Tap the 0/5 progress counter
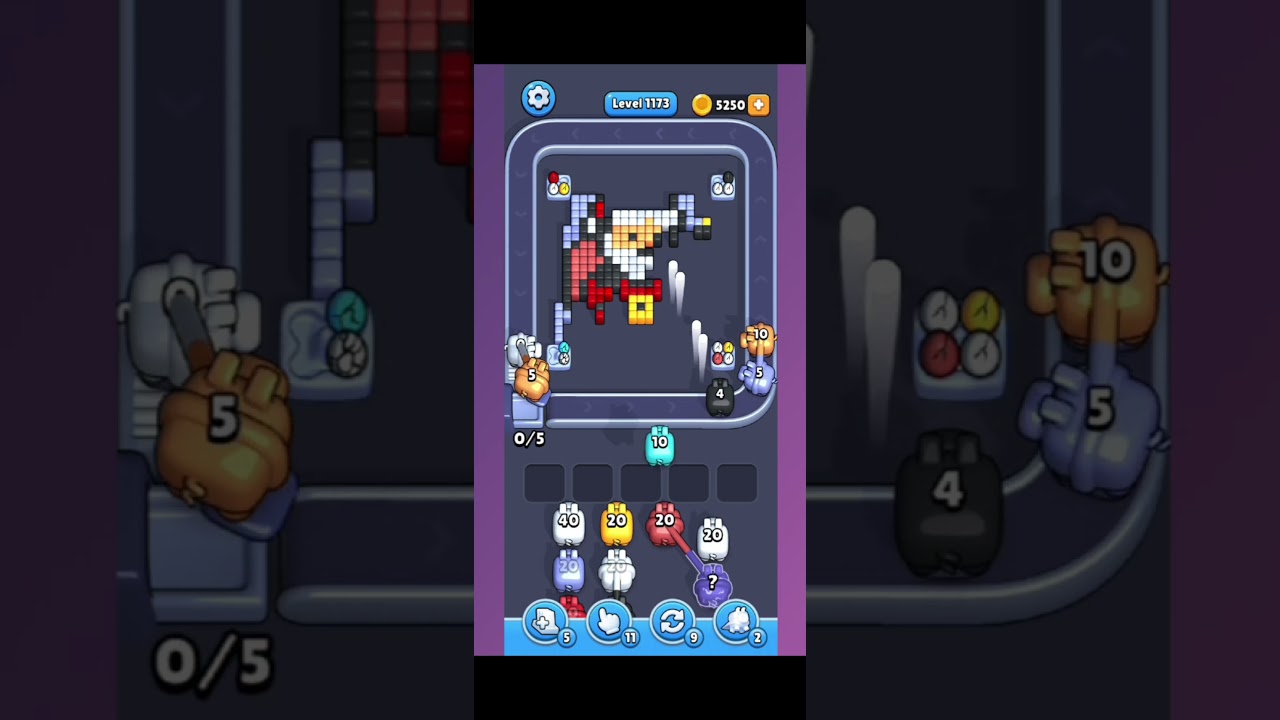1280x720 pixels. click(x=531, y=438)
